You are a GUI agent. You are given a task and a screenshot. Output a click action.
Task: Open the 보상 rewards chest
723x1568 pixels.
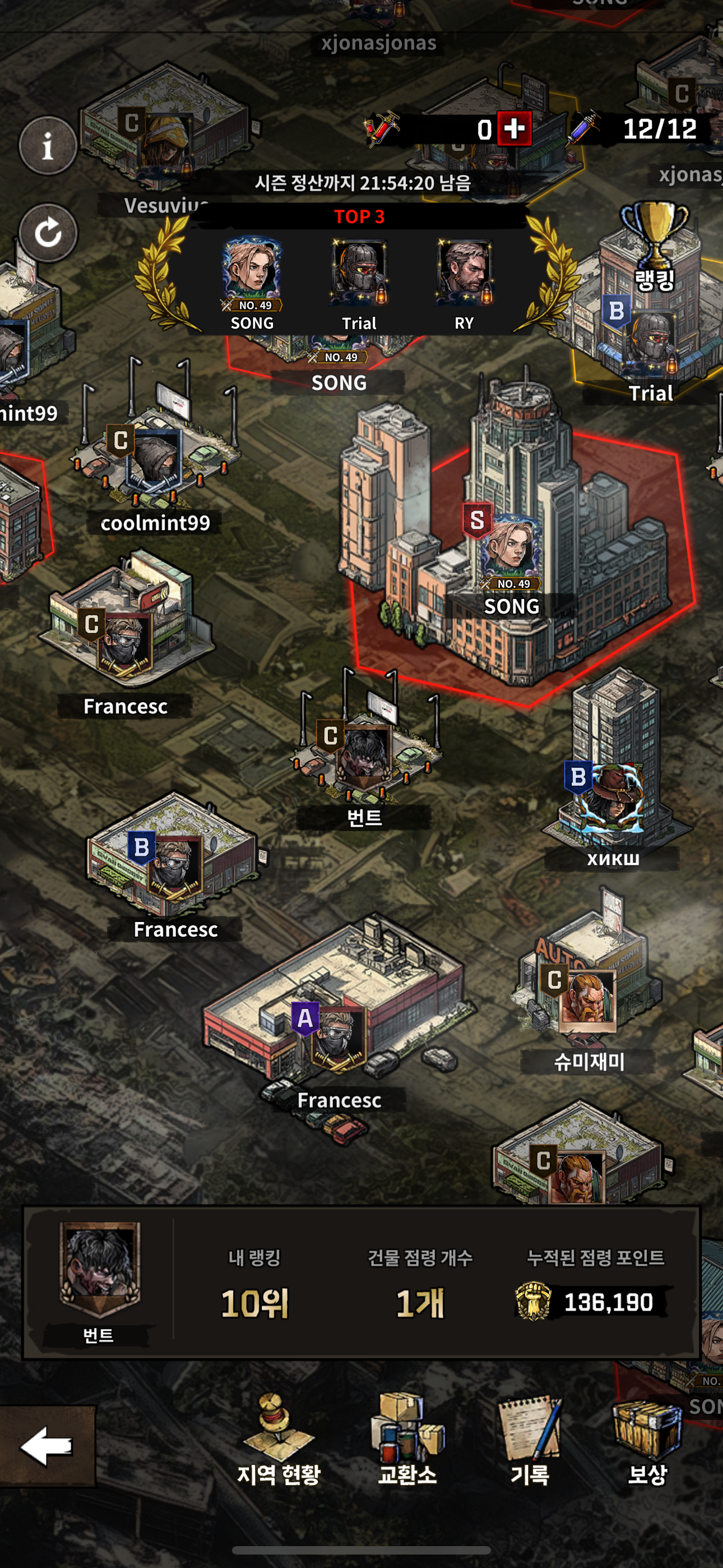click(647, 1440)
